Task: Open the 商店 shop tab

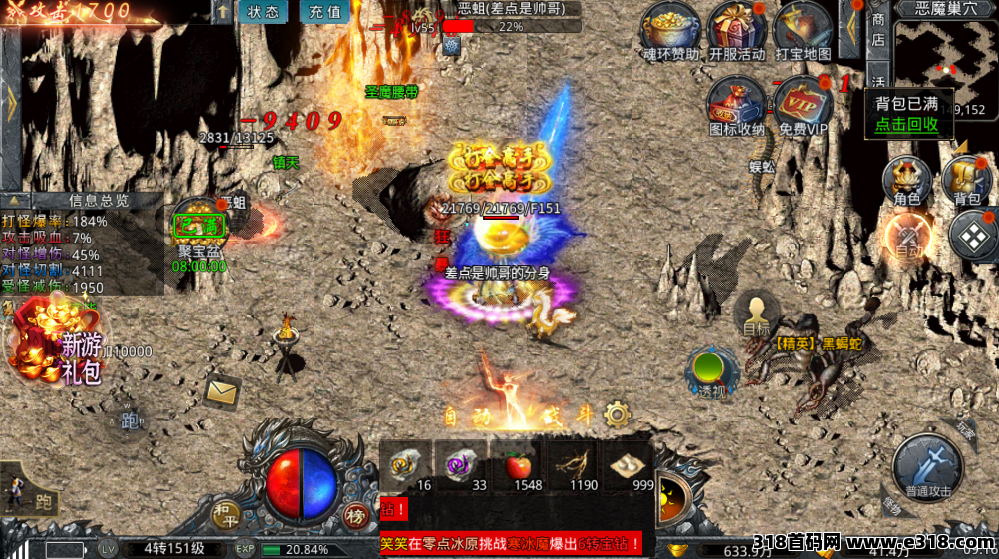Action: point(878,29)
